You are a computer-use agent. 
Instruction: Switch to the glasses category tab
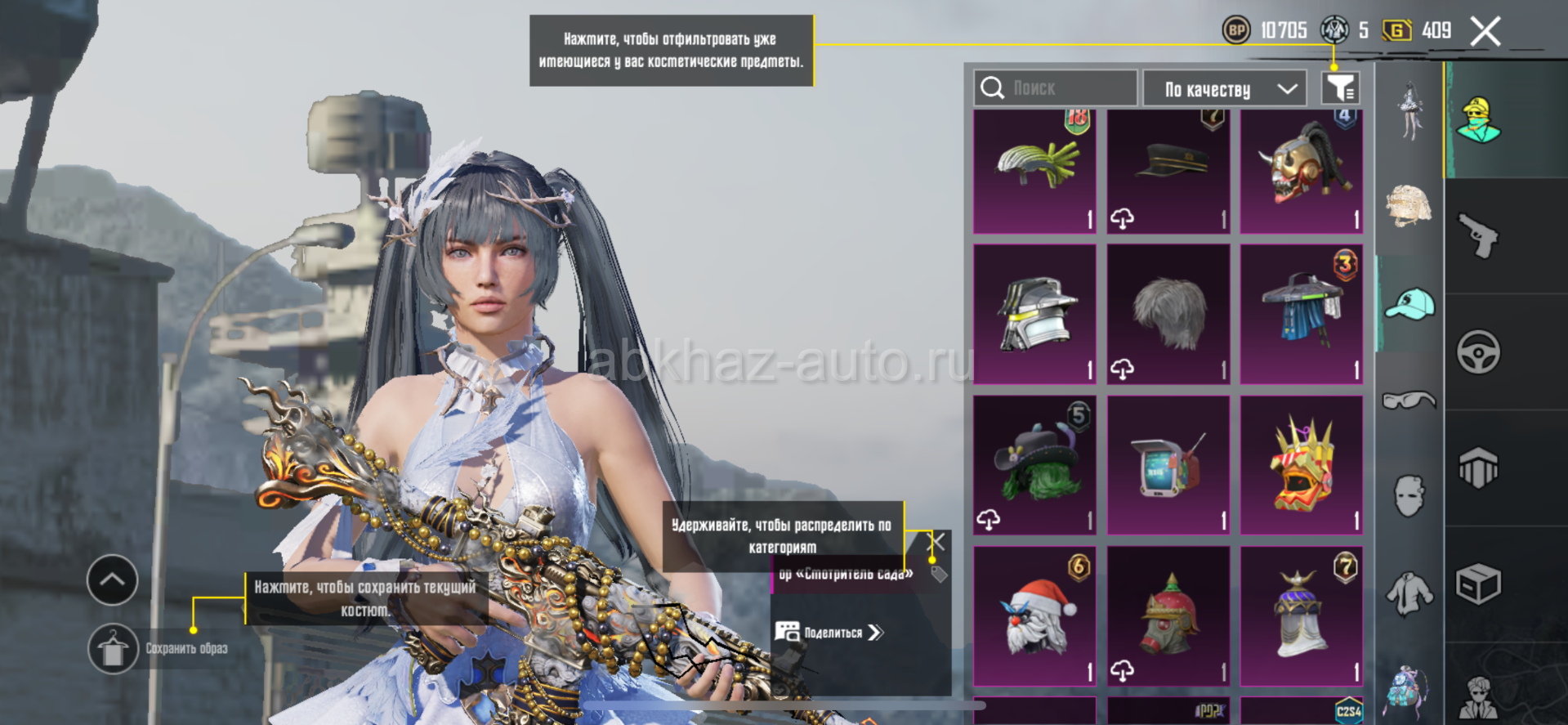click(1409, 400)
